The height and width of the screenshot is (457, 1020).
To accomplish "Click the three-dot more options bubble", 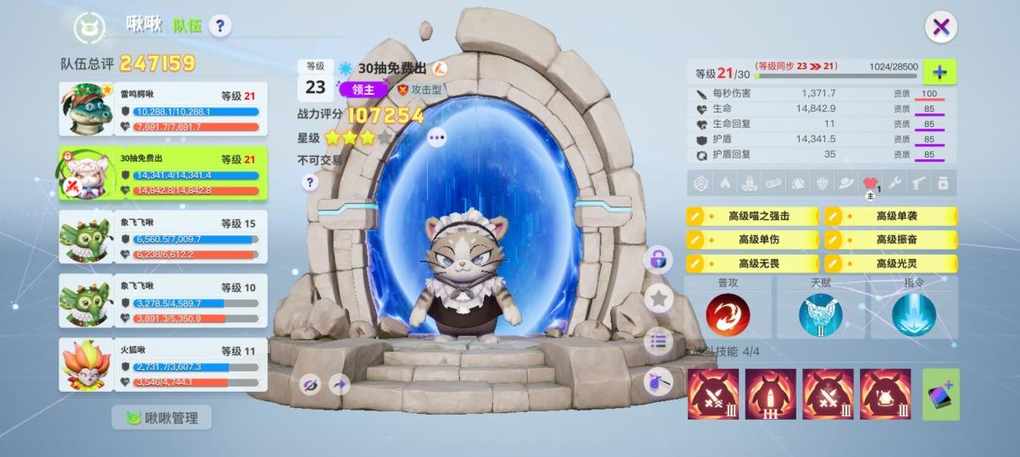I will click(x=436, y=139).
